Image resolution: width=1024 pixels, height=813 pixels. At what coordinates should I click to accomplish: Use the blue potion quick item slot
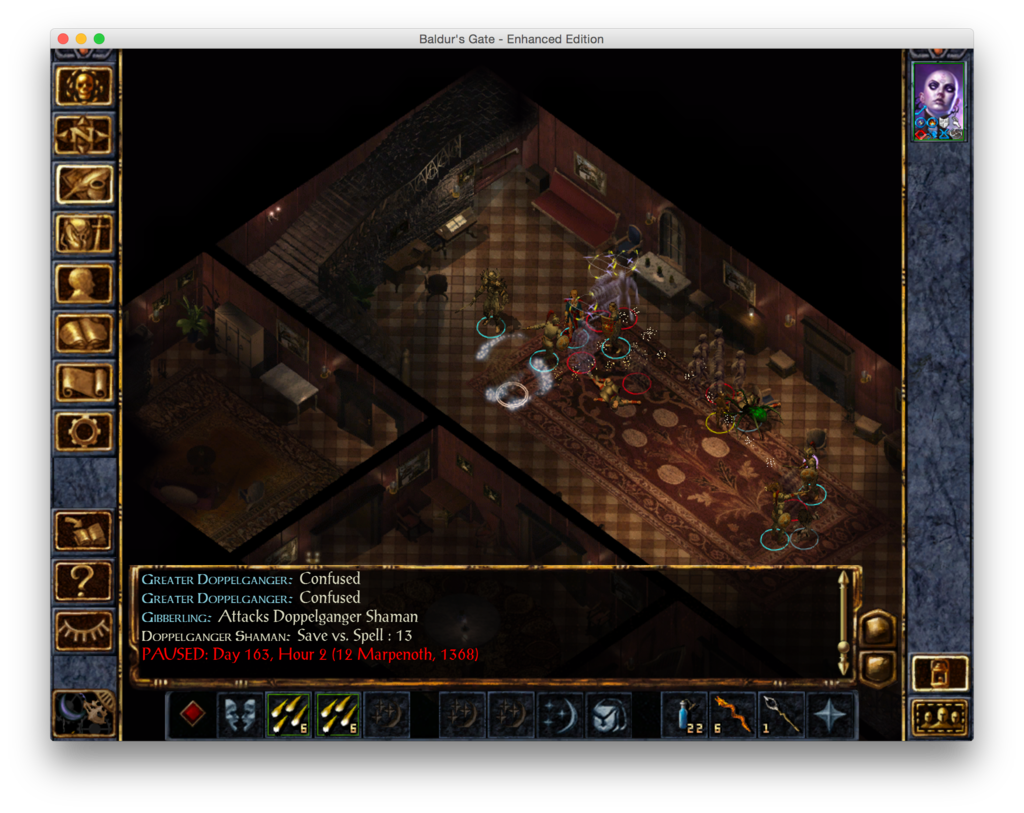(685, 715)
